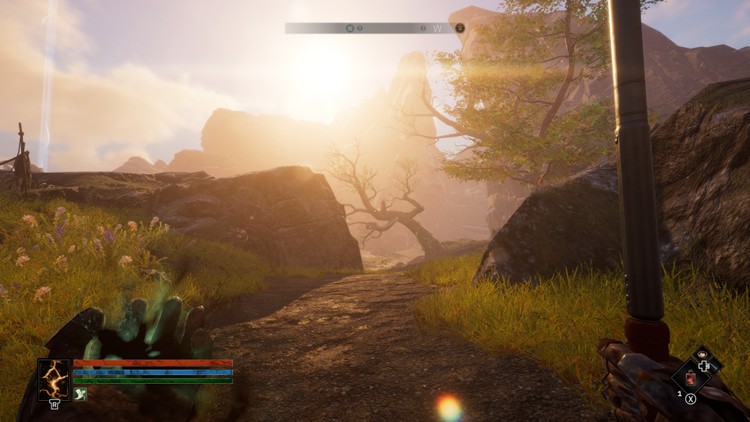
Task: Activate the lightning spell ability icon
Action: 54,380
